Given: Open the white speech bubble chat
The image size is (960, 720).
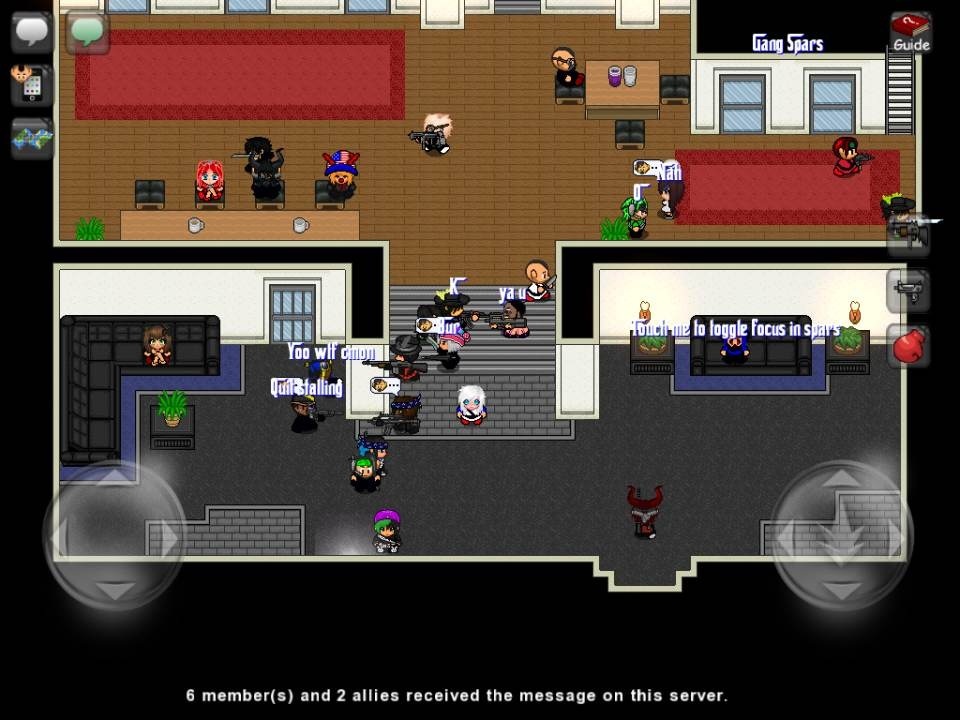Looking at the screenshot, I should pos(31,31).
